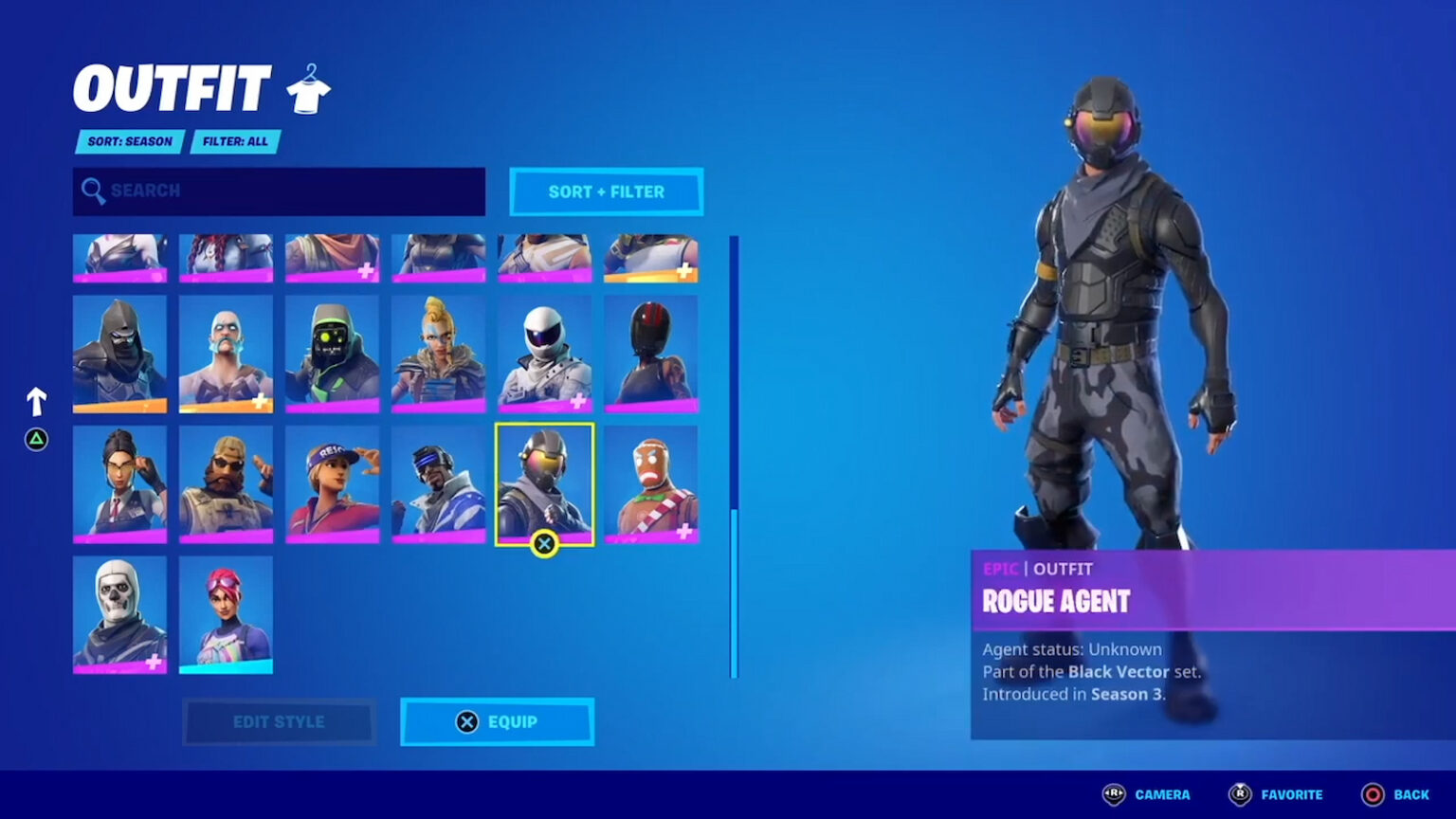Open the FILTER: ALL selector

(x=233, y=141)
